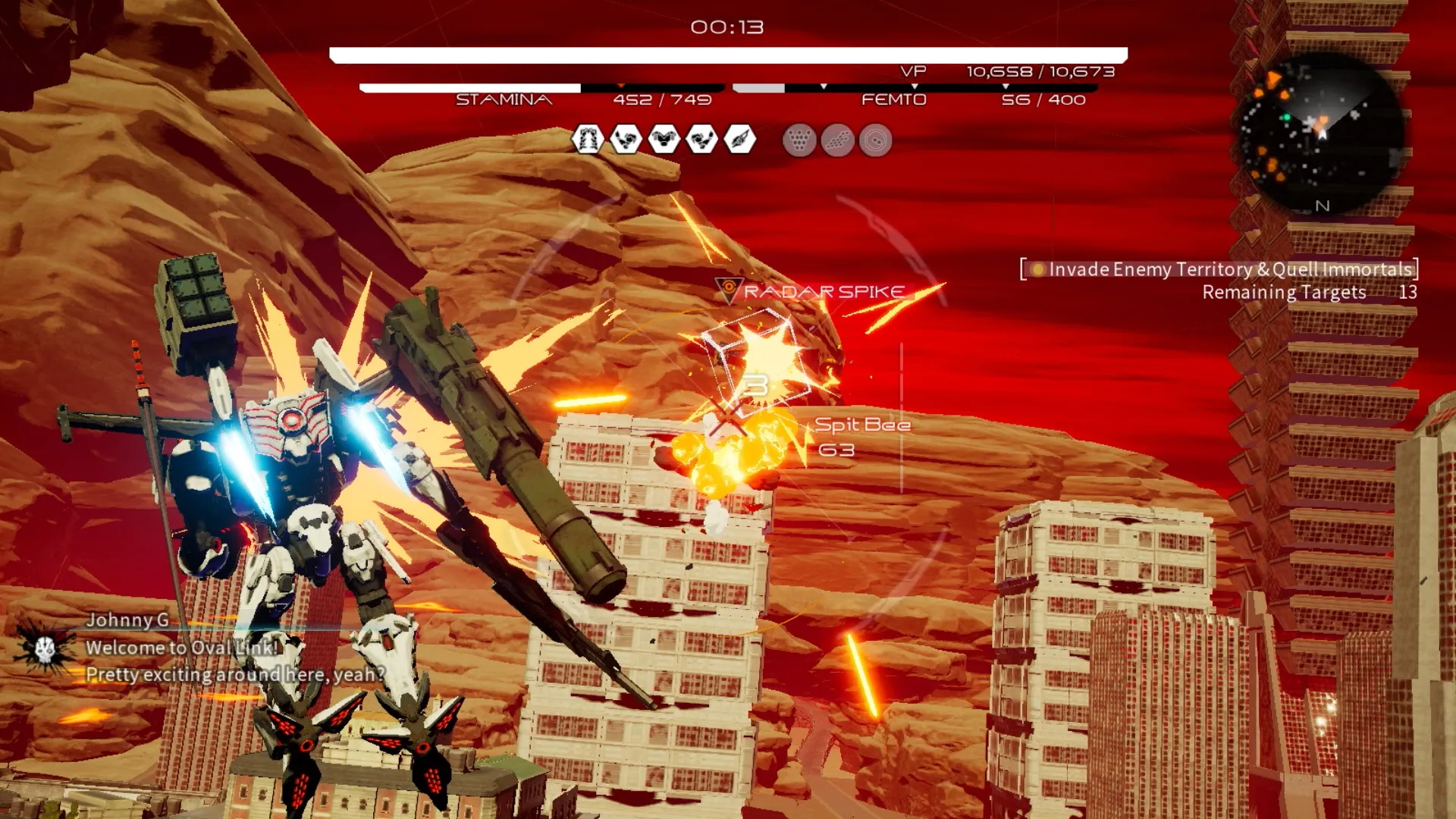Click the legs part status hexagon
This screenshot has width=1456, height=819.
tap(588, 140)
